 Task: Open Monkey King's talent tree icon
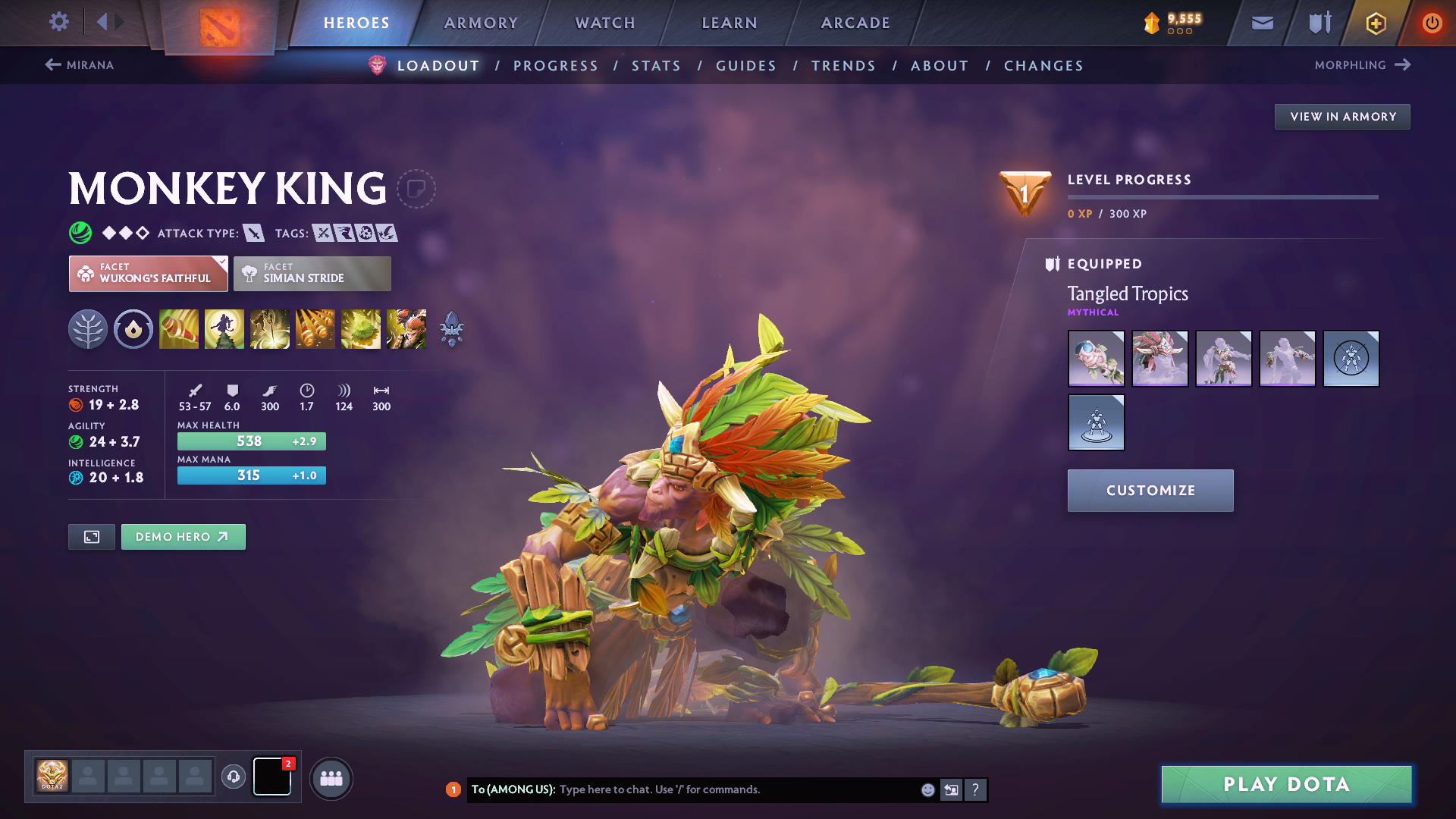tap(88, 328)
